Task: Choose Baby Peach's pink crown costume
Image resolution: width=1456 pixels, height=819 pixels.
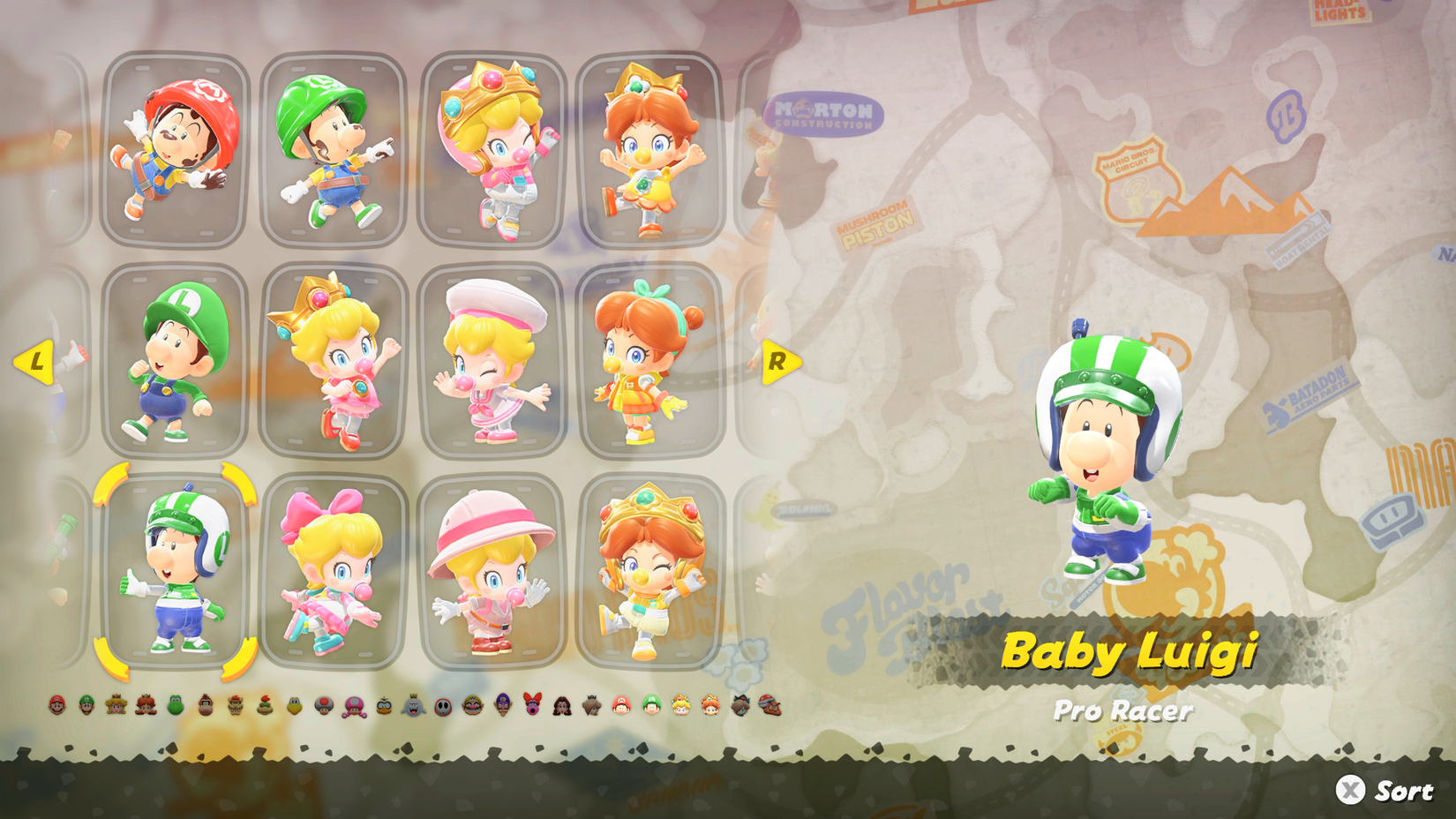Action: point(333,357)
